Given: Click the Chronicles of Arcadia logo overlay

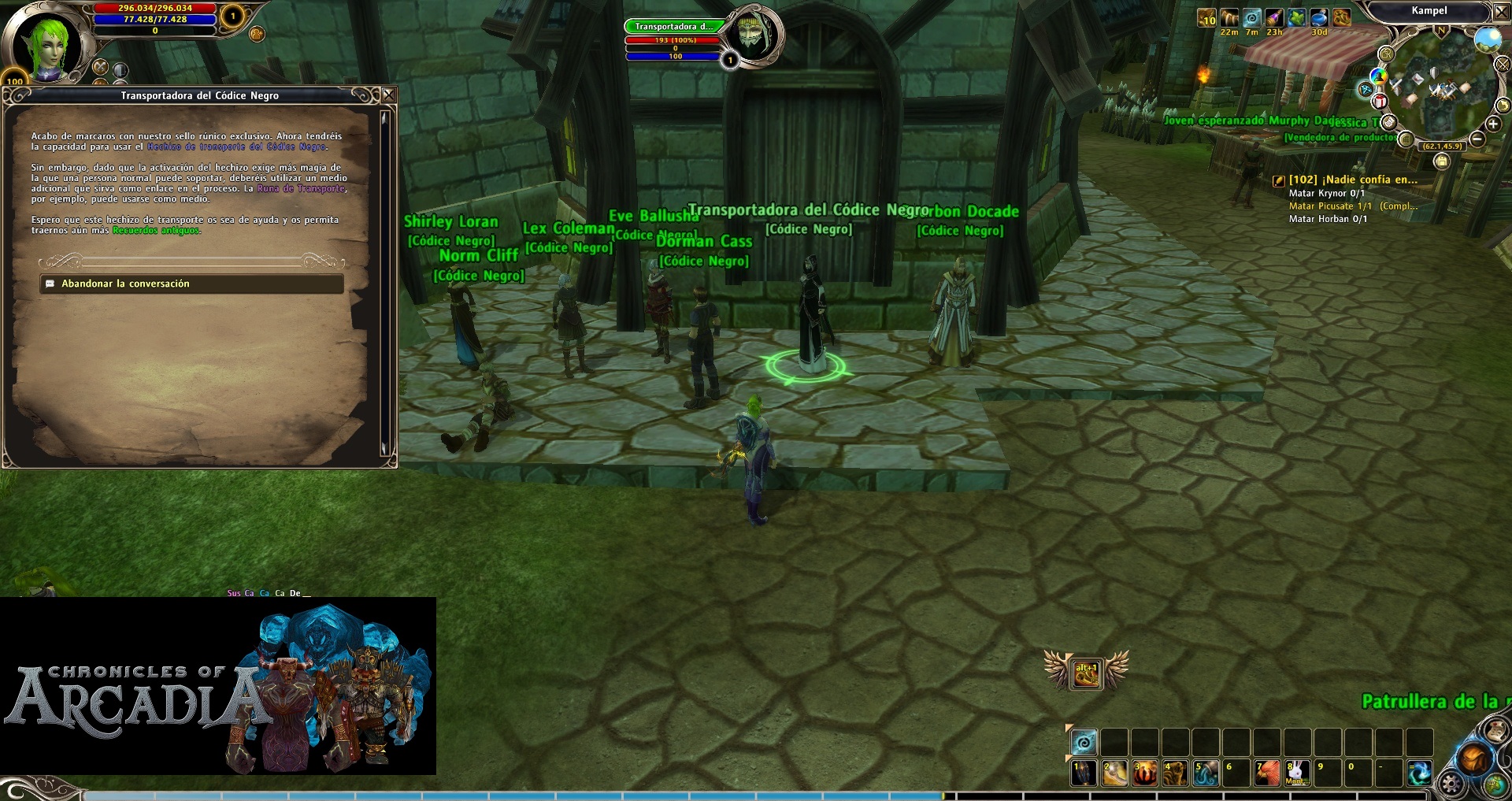Looking at the screenshot, I should (217, 686).
